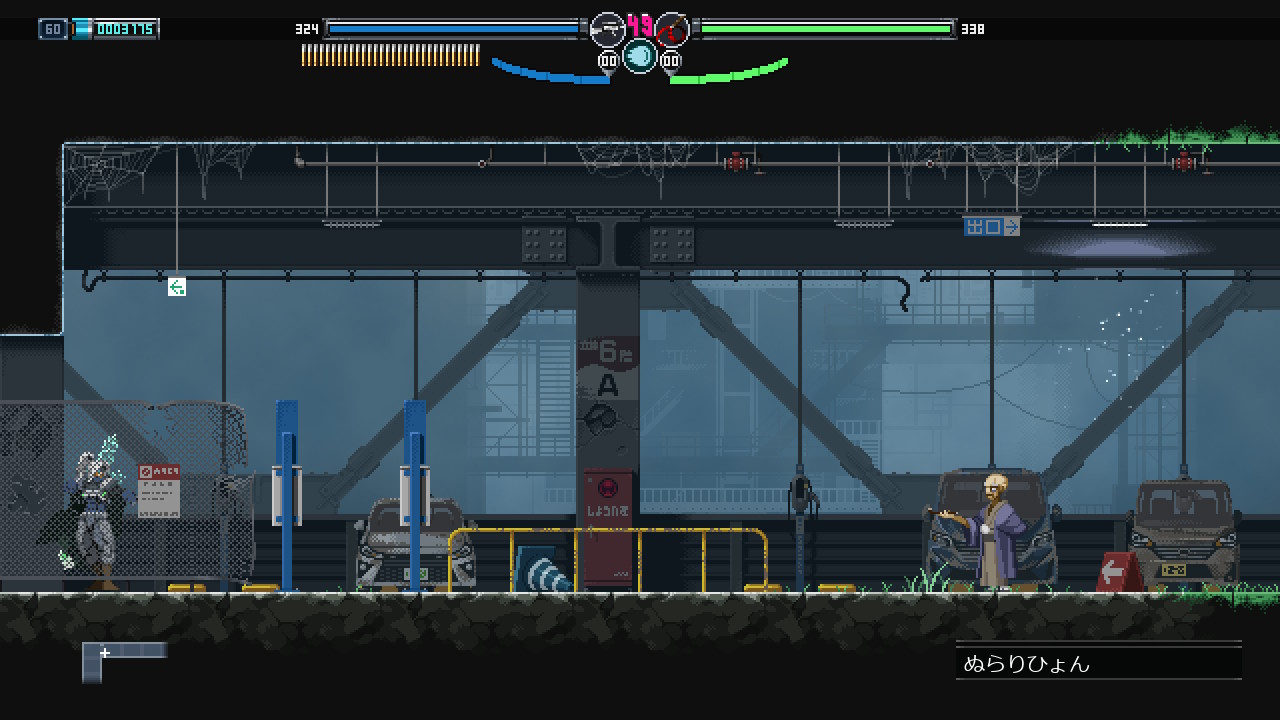This screenshot has width=1280, height=720.
Task: Select the gun weapon icon
Action: [x=607, y=29]
